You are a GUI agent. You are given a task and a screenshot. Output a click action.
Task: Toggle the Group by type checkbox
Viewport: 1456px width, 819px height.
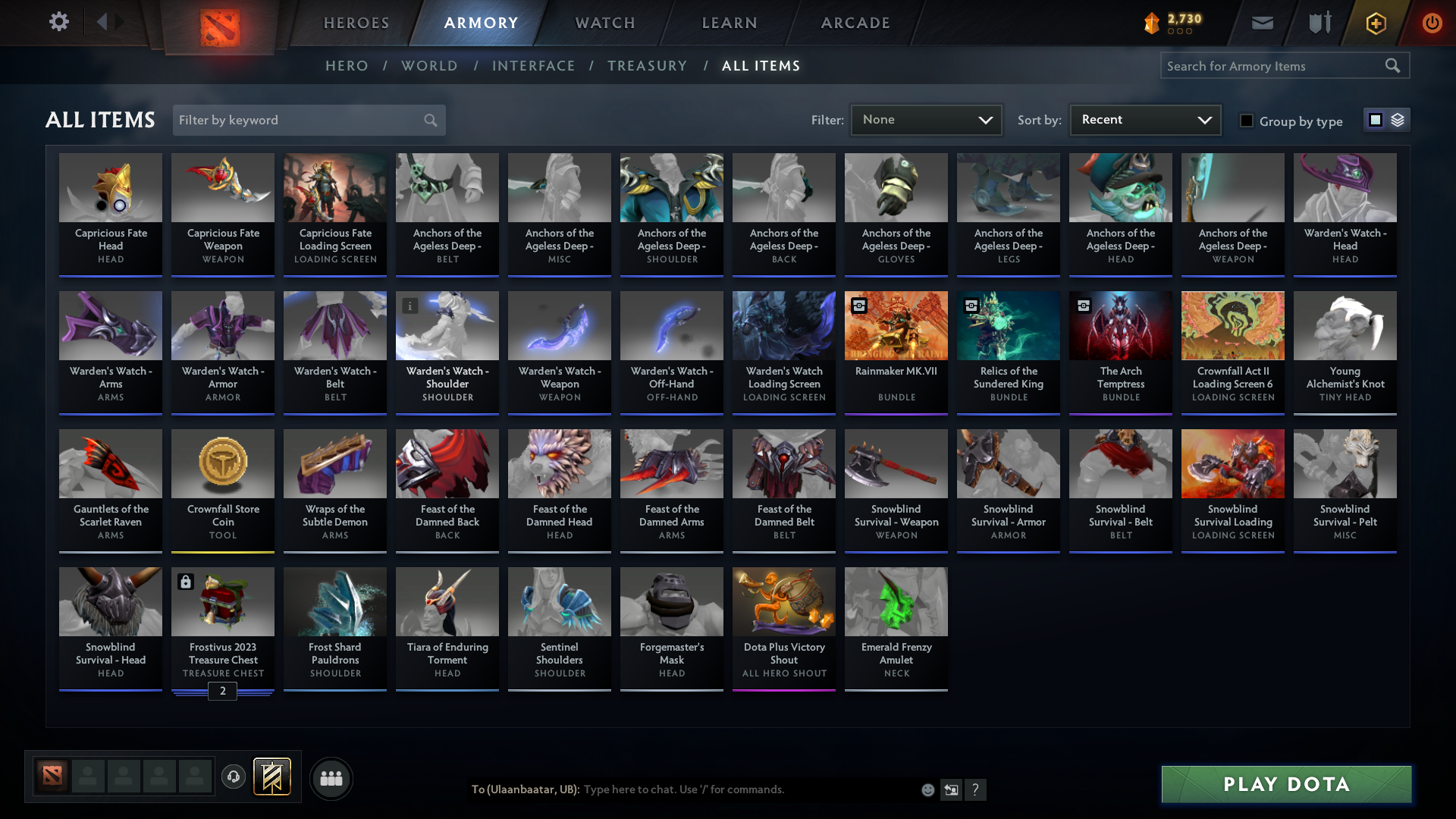1247,121
